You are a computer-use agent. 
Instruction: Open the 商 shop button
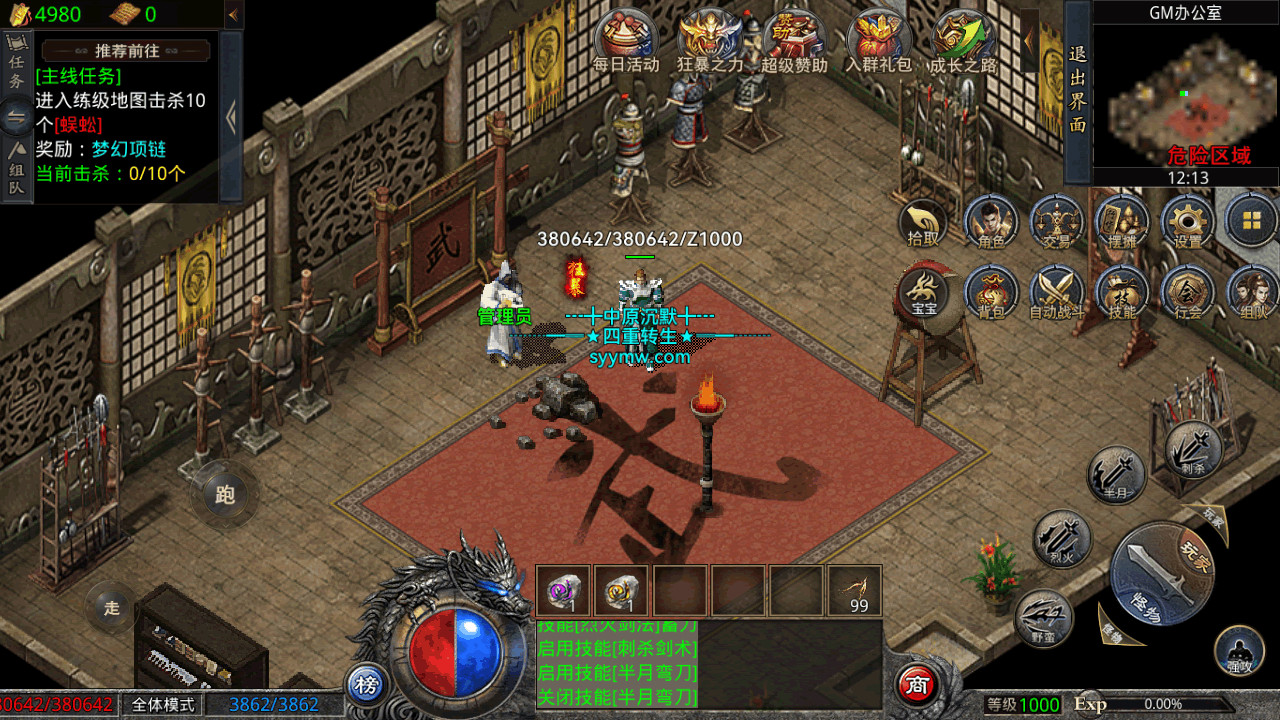(x=917, y=686)
